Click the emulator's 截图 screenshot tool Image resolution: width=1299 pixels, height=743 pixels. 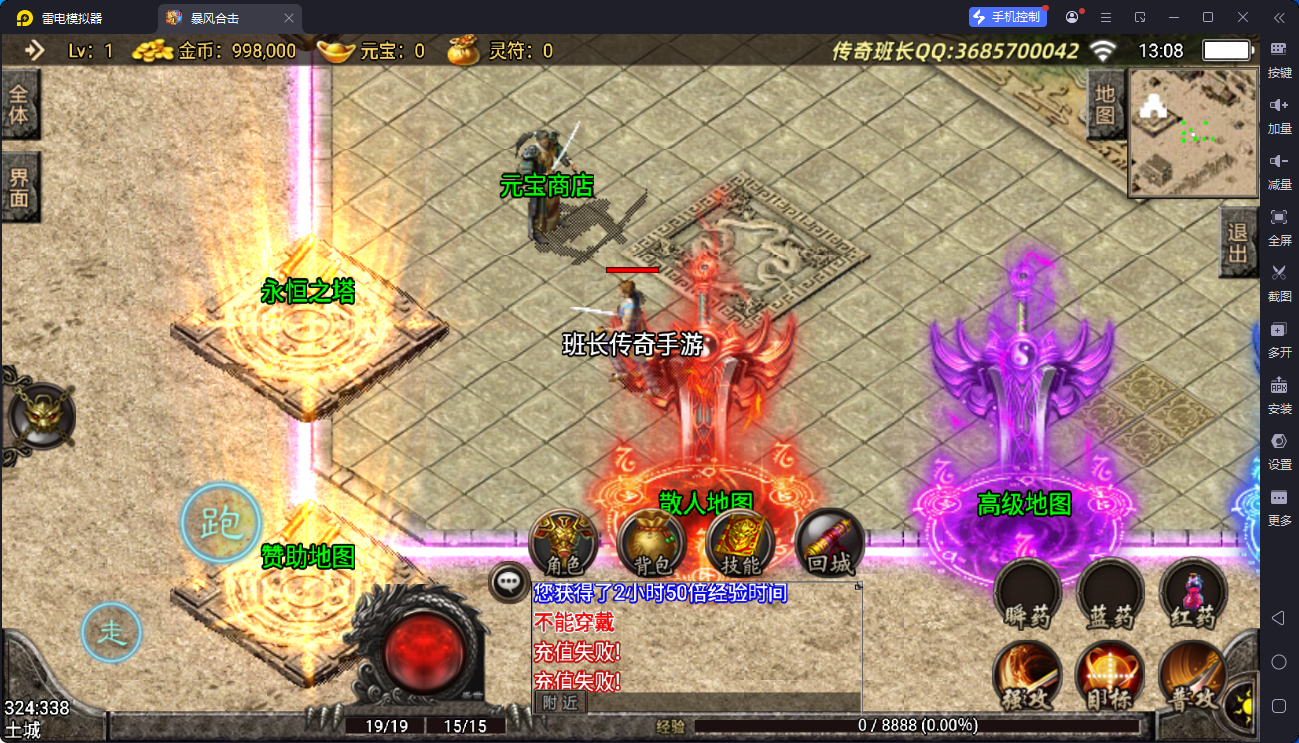(x=1279, y=280)
